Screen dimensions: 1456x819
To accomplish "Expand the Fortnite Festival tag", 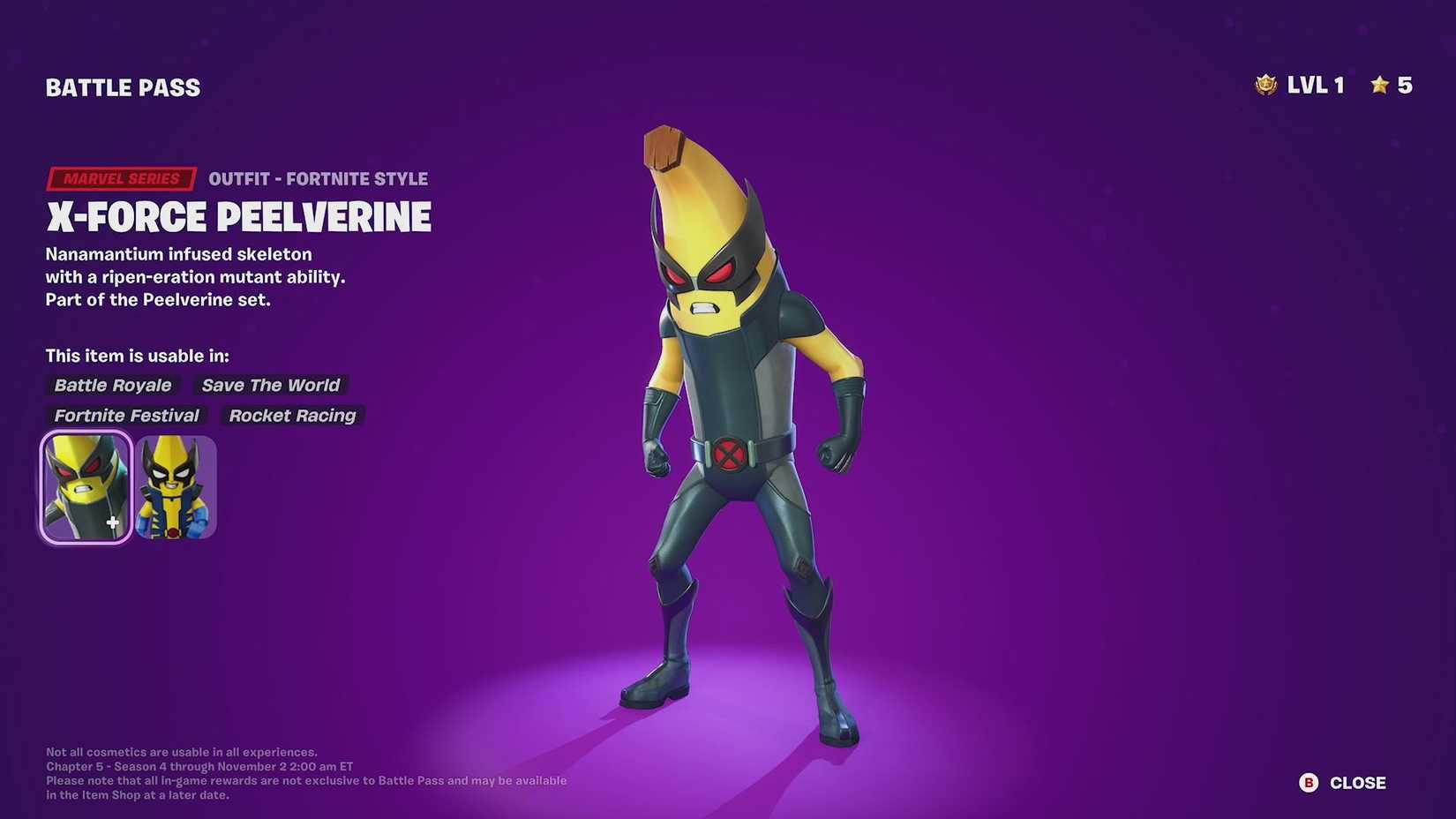I will click(x=126, y=416).
